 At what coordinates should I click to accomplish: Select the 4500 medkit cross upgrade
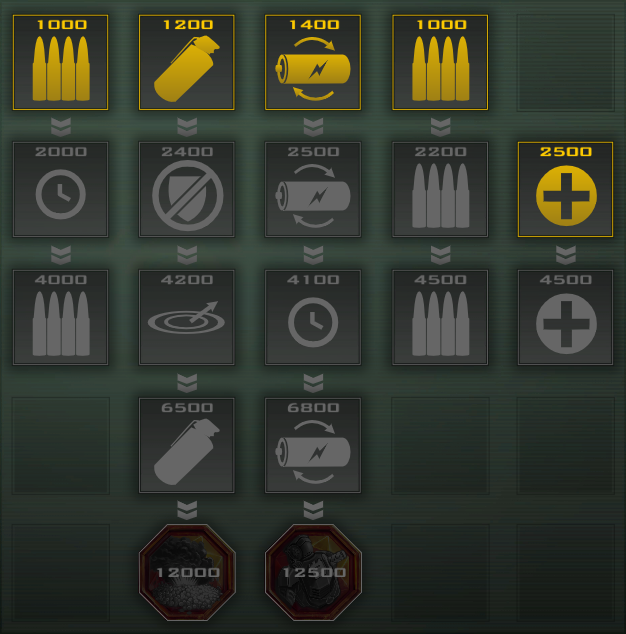565,317
